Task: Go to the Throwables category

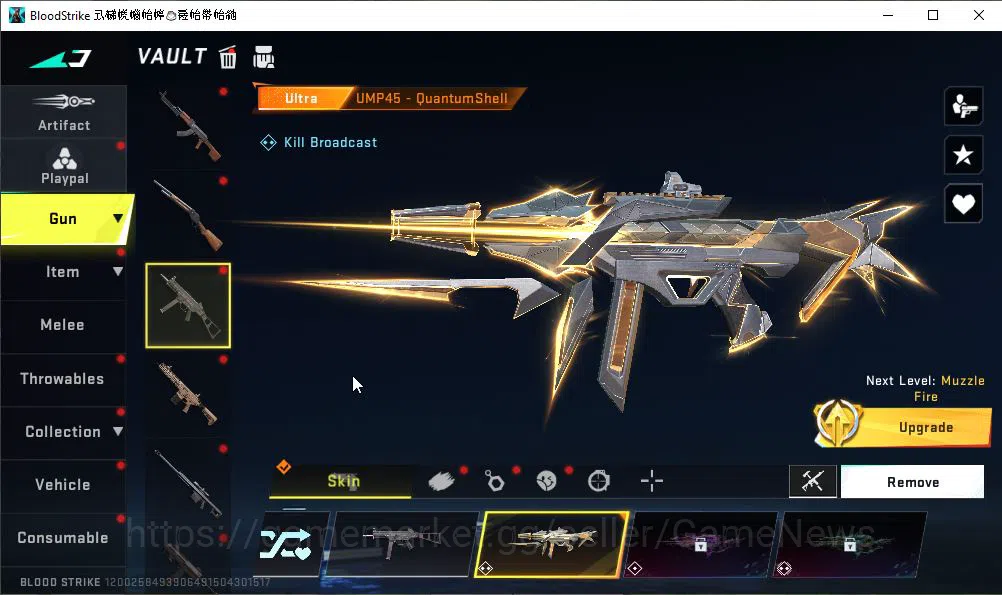Action: 63,379
